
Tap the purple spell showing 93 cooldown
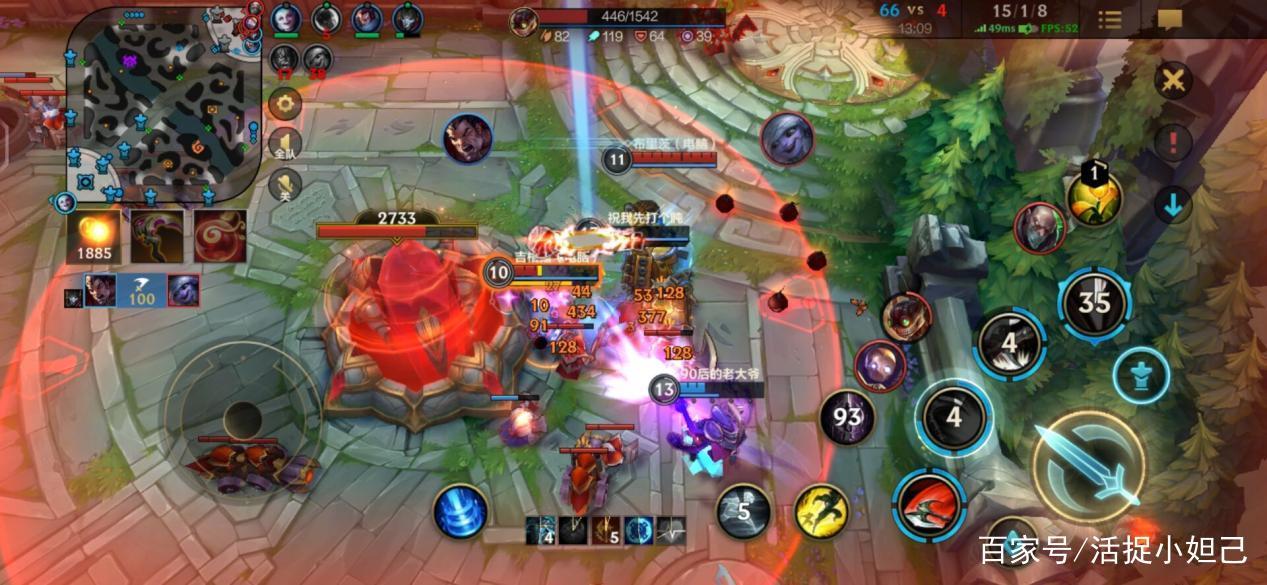click(x=846, y=417)
